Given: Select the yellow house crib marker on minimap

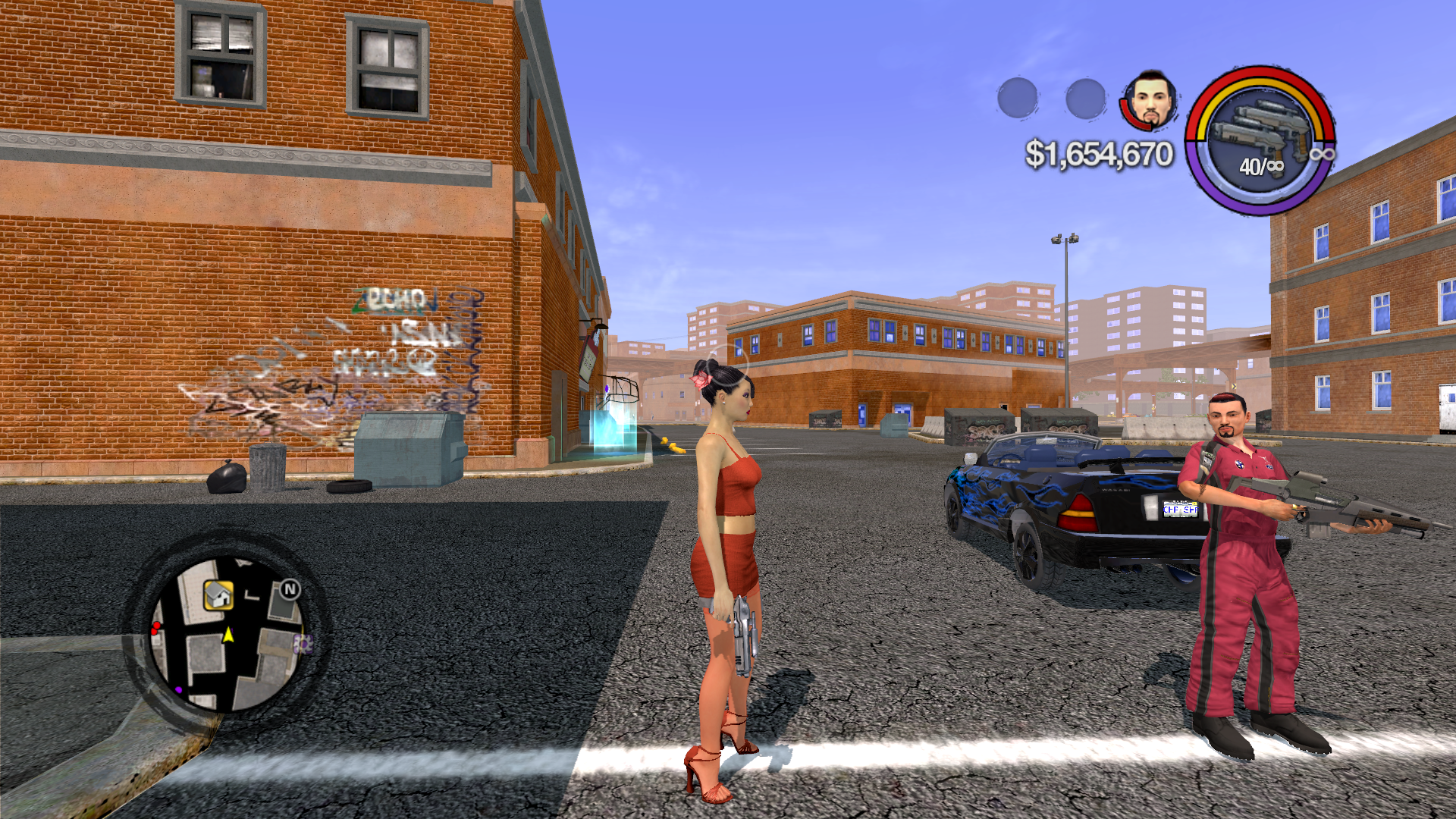Looking at the screenshot, I should [x=218, y=595].
